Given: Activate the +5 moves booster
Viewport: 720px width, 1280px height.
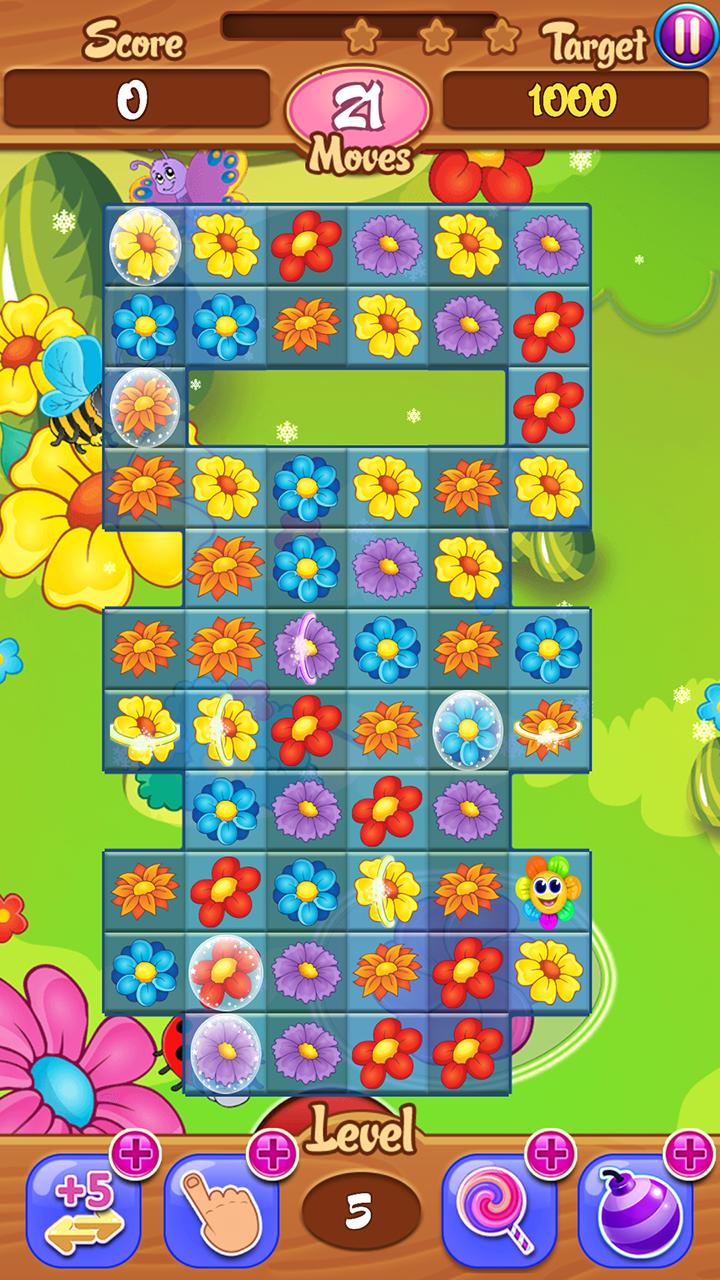Looking at the screenshot, I should point(82,1212).
